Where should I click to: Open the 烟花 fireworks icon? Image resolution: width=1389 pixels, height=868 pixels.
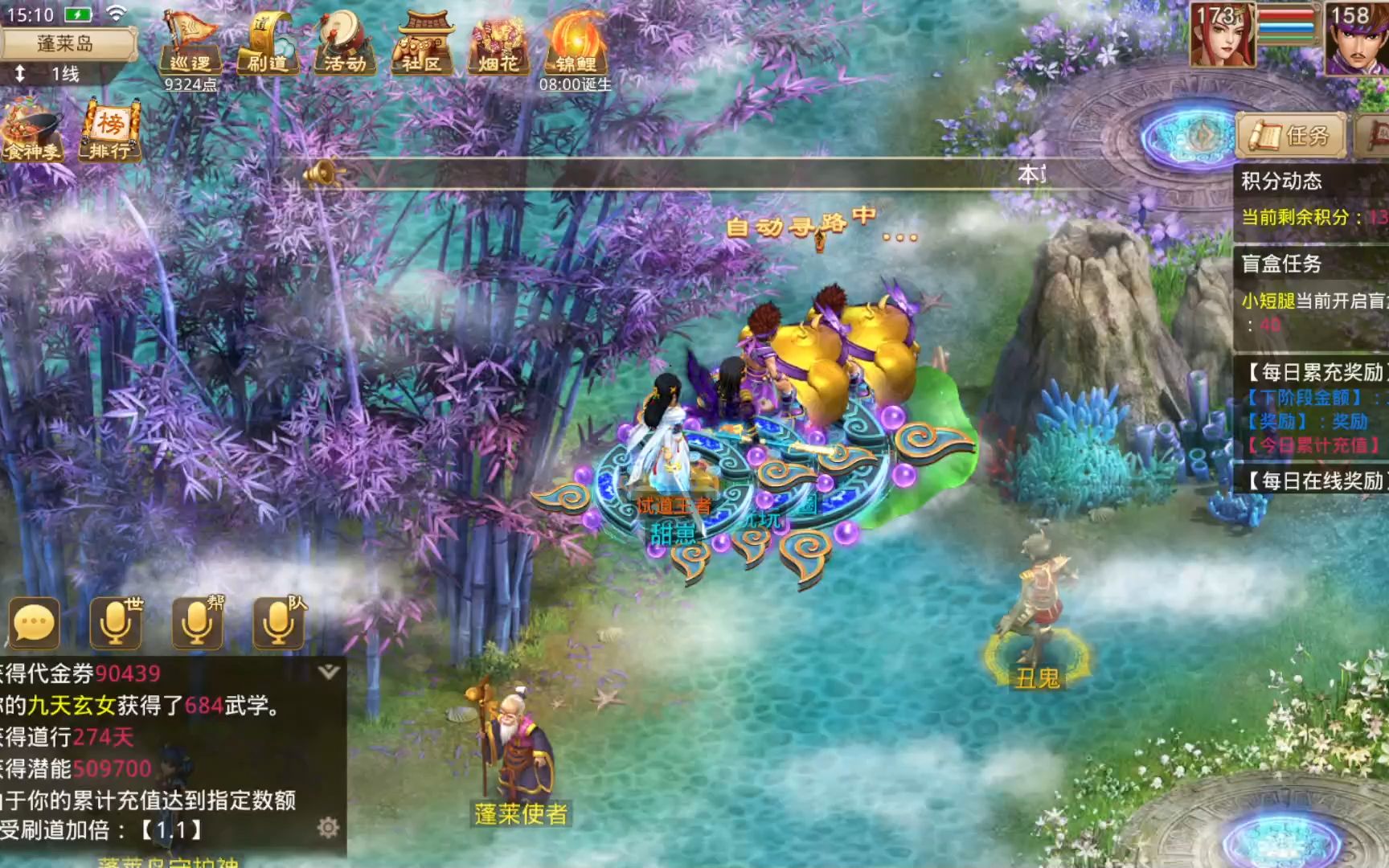point(498,43)
